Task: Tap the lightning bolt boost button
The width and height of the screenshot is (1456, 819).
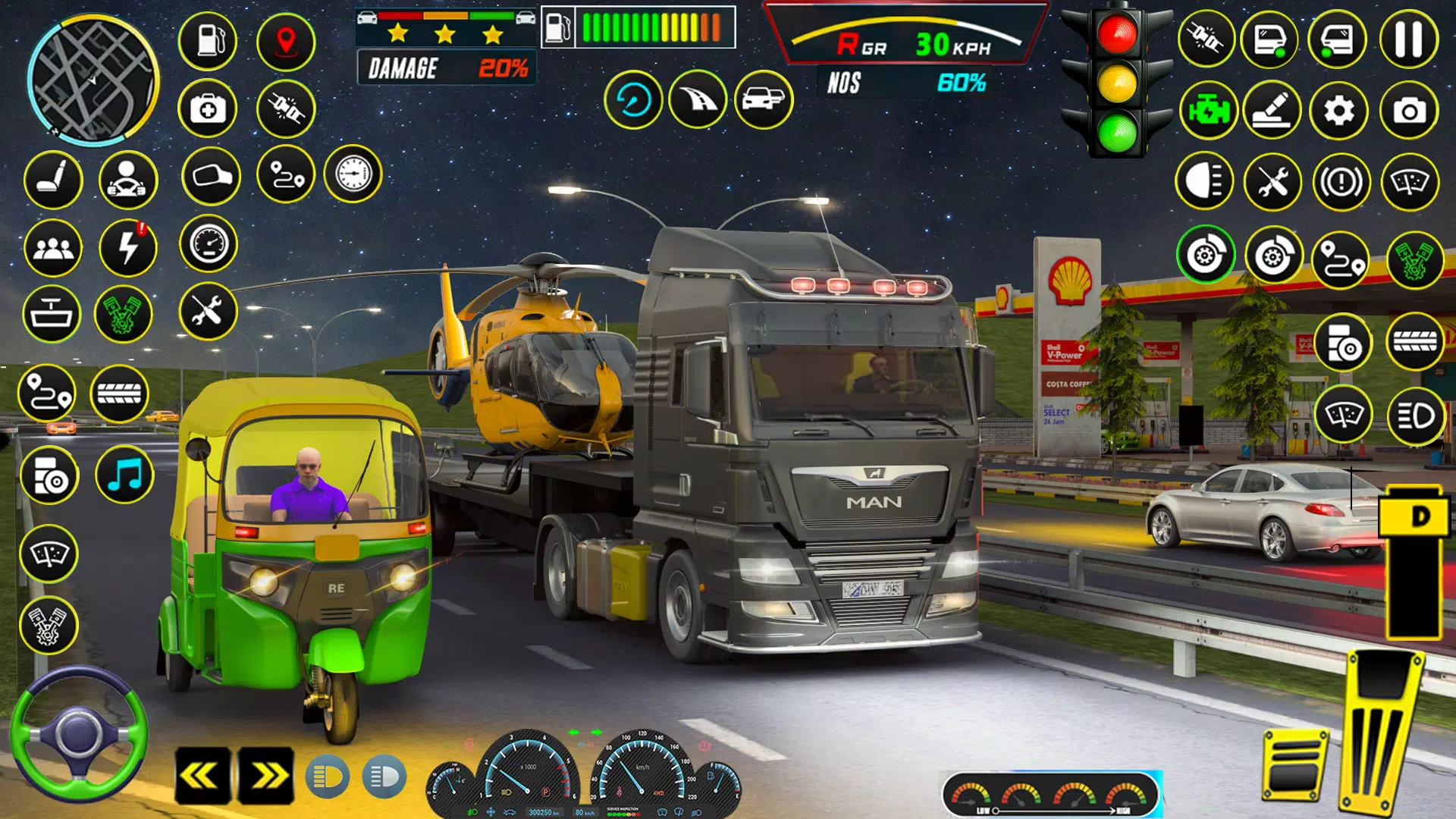Action: tap(128, 248)
